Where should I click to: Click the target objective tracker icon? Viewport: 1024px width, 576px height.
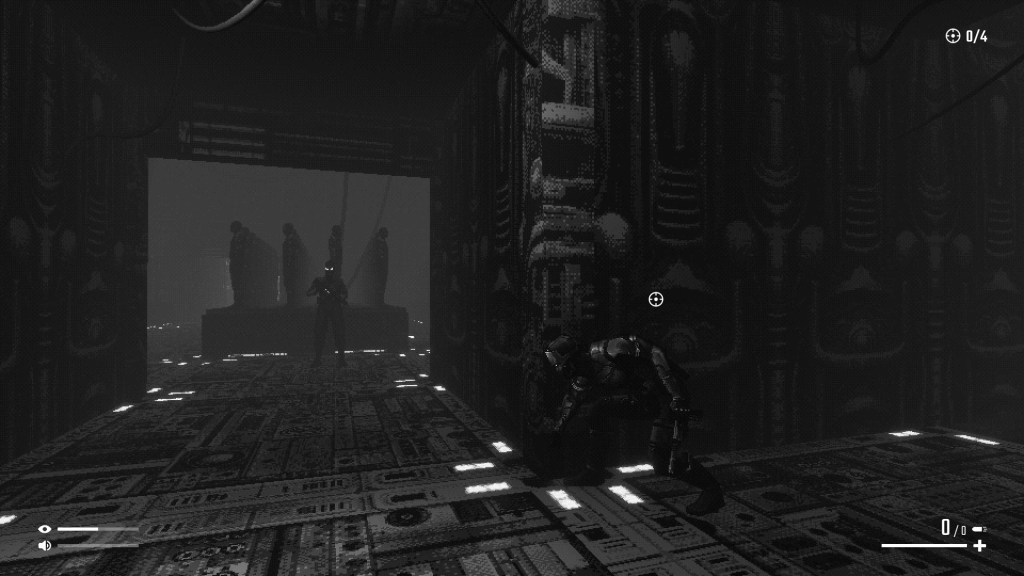[x=952, y=37]
